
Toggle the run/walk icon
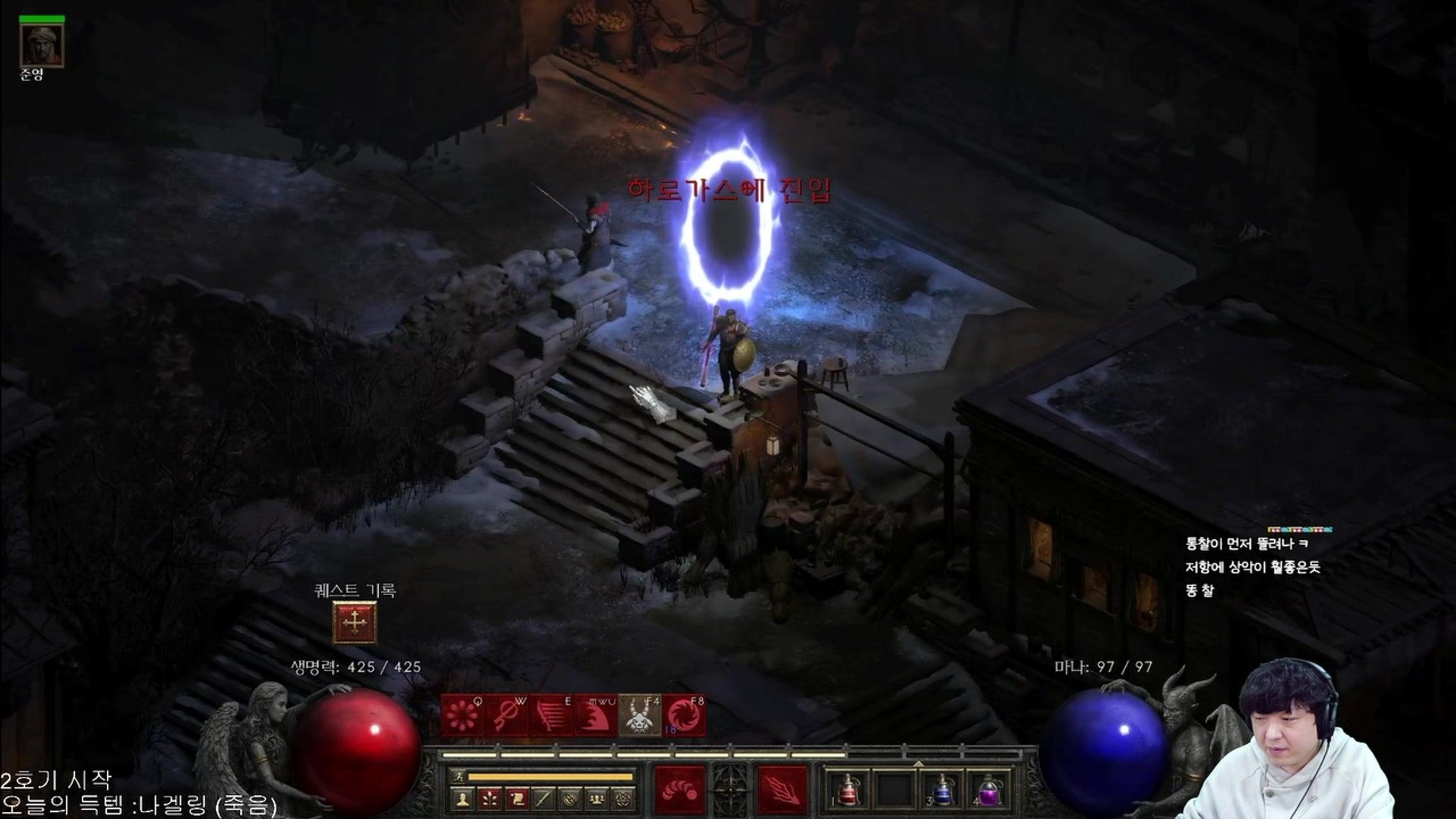459,777
